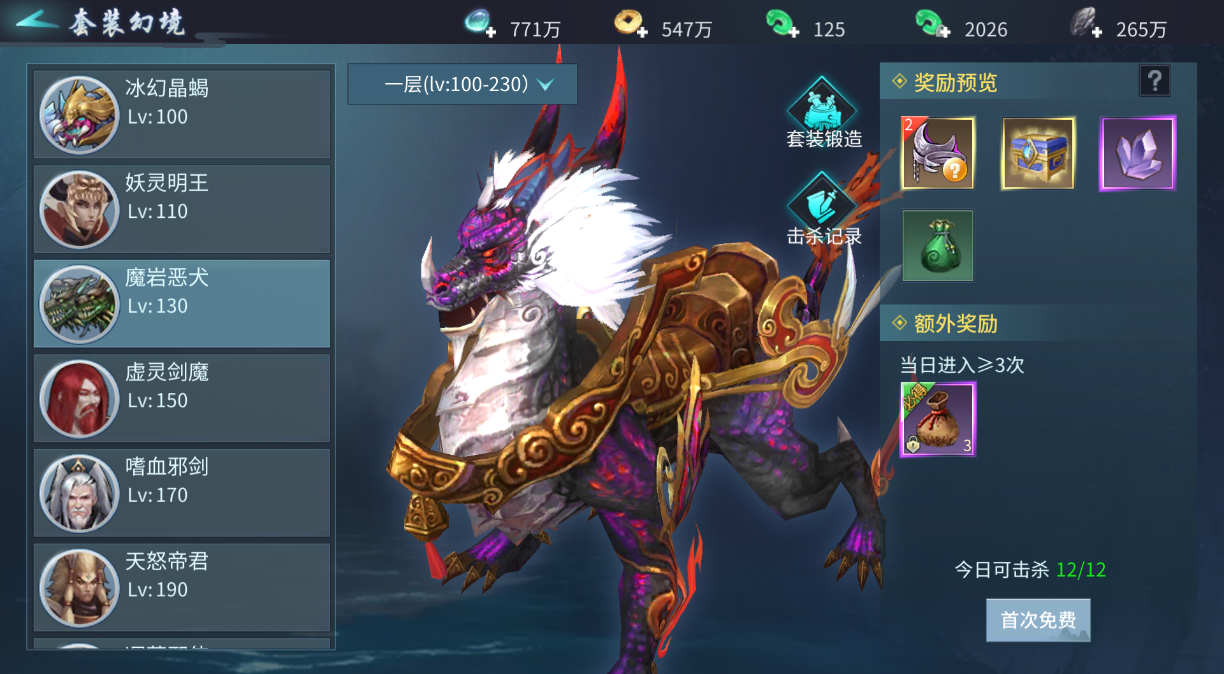Choose the 天怒帝君 boss row
This screenshot has width=1224, height=674.
[x=182, y=587]
